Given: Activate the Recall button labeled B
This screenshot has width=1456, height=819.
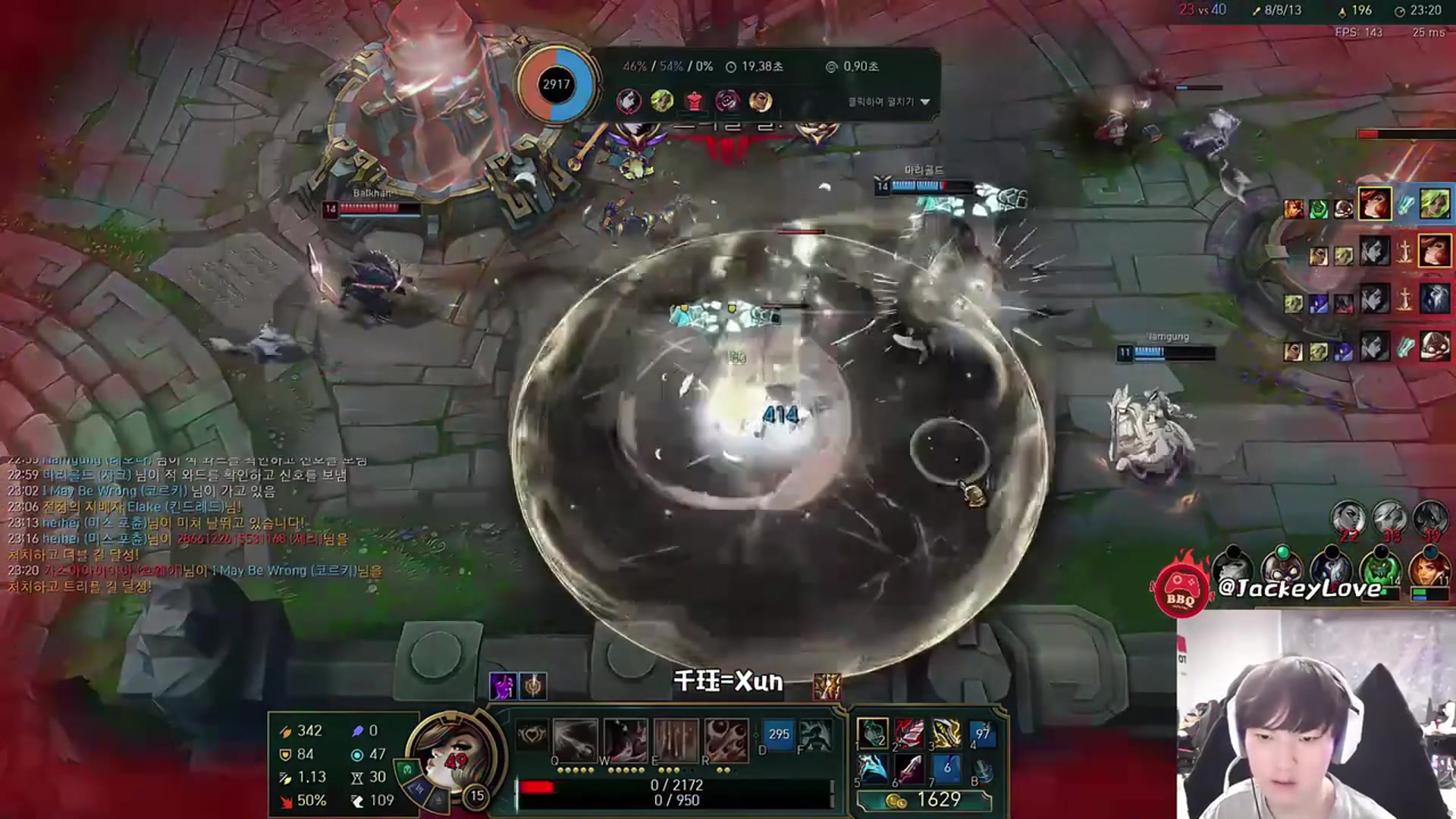Looking at the screenshot, I should click(983, 770).
